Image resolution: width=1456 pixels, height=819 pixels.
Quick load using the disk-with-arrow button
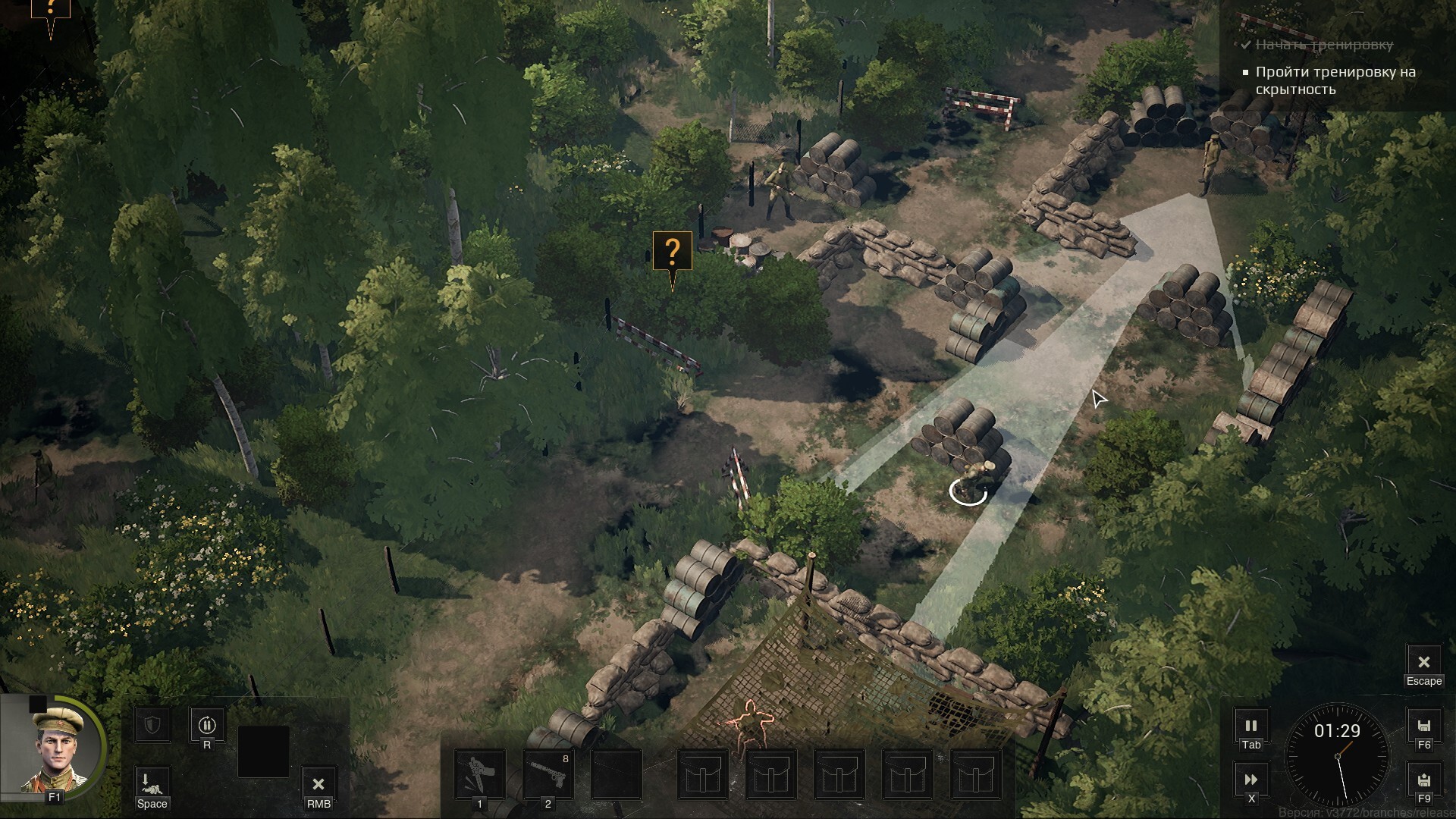[1423, 780]
